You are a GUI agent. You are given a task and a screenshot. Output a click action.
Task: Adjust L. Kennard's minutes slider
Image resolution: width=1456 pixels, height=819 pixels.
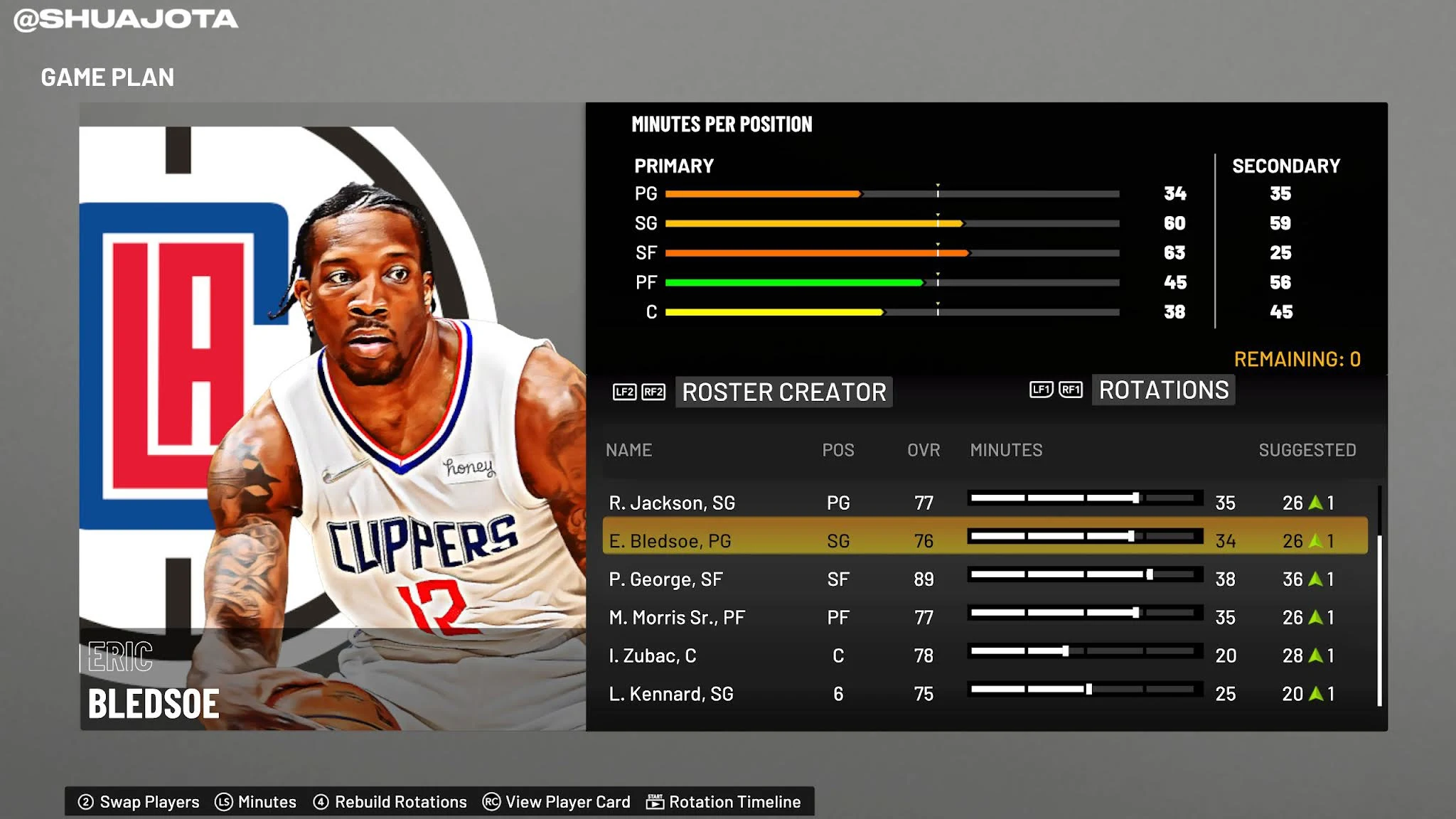click(x=1088, y=689)
